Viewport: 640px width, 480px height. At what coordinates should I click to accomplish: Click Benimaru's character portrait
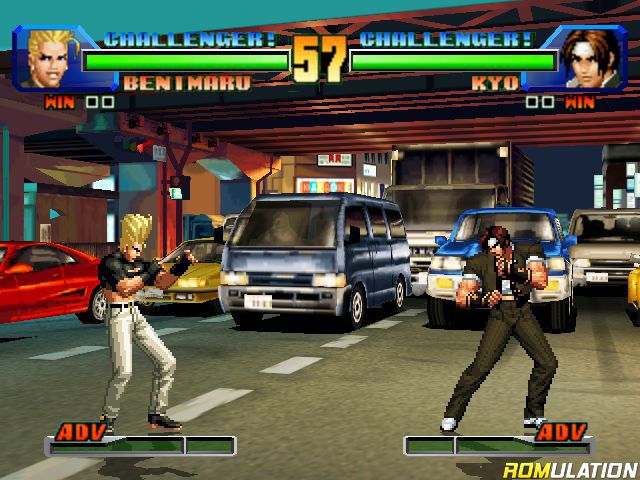[52, 59]
